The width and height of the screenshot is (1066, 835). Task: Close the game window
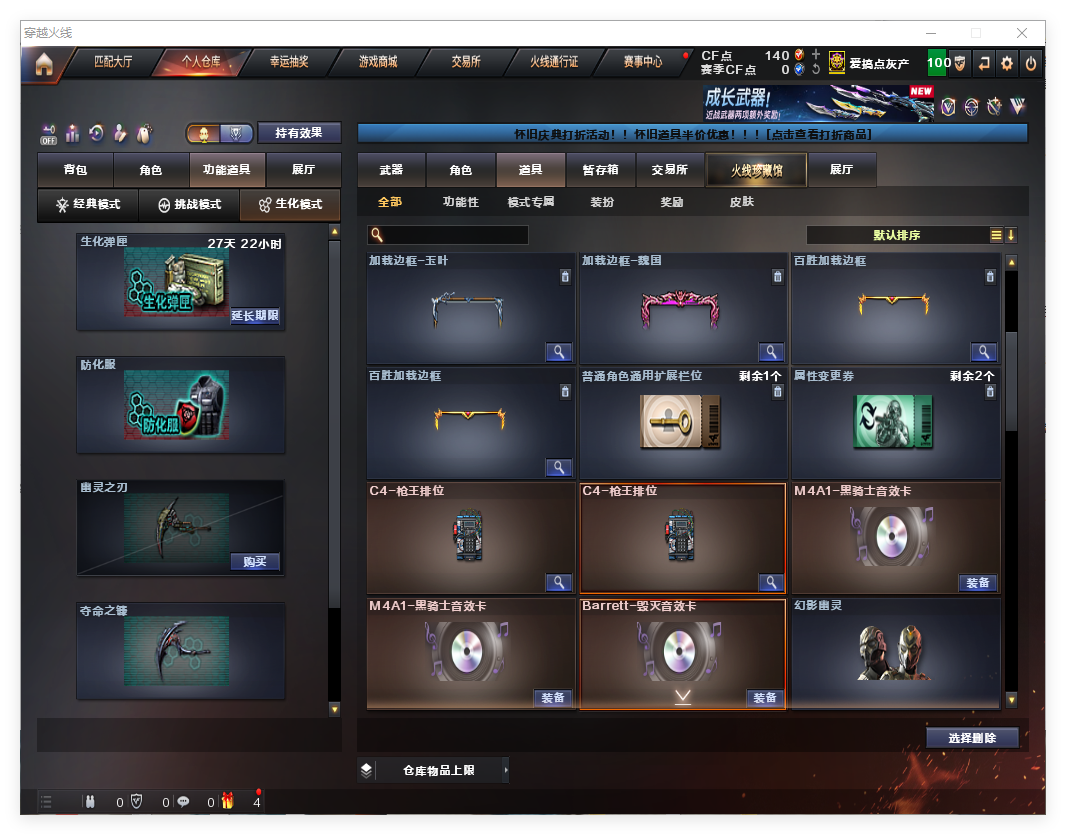pyautogui.click(x=1023, y=33)
